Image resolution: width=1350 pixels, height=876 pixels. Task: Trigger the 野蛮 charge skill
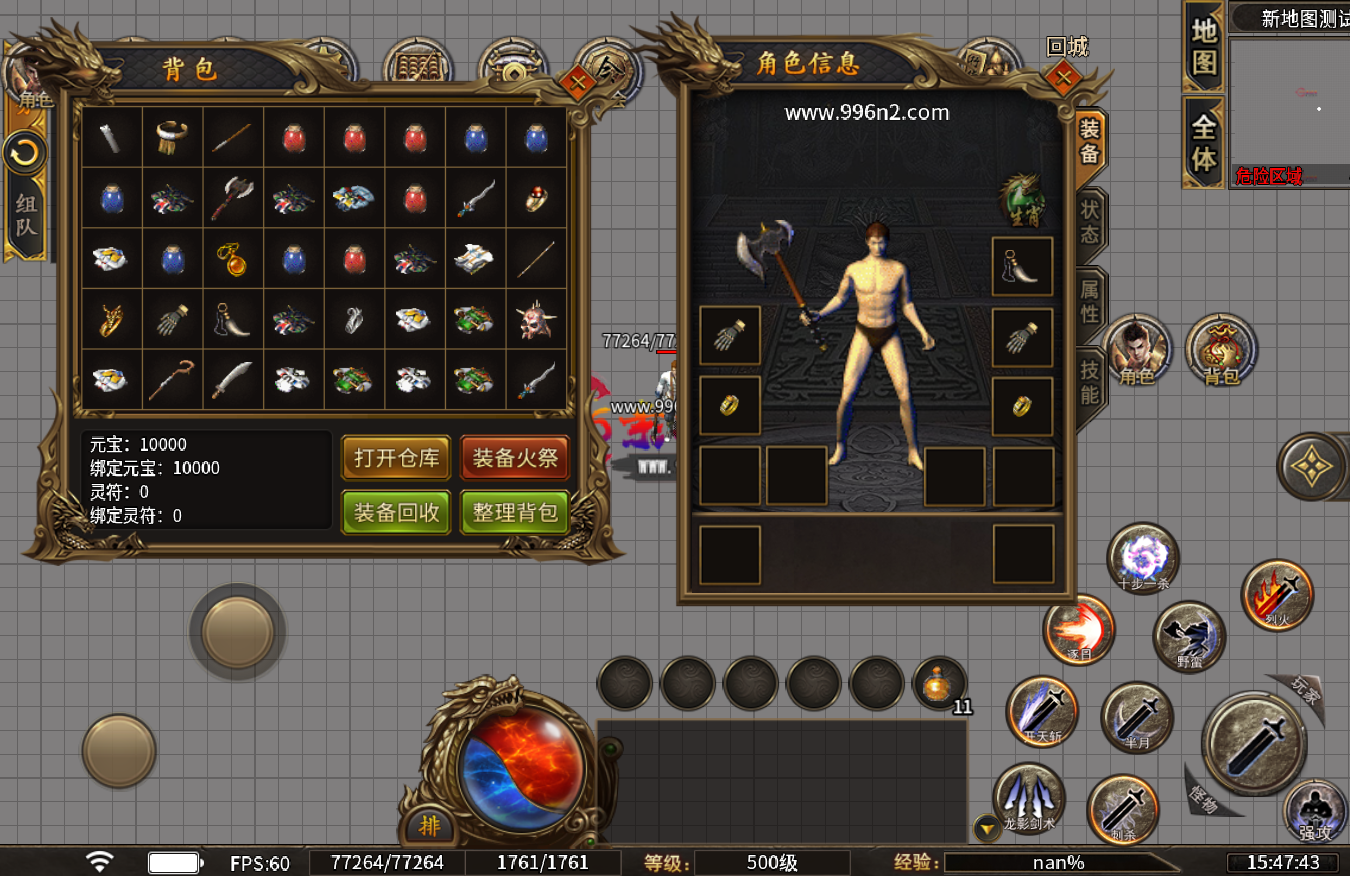[x=1189, y=636]
